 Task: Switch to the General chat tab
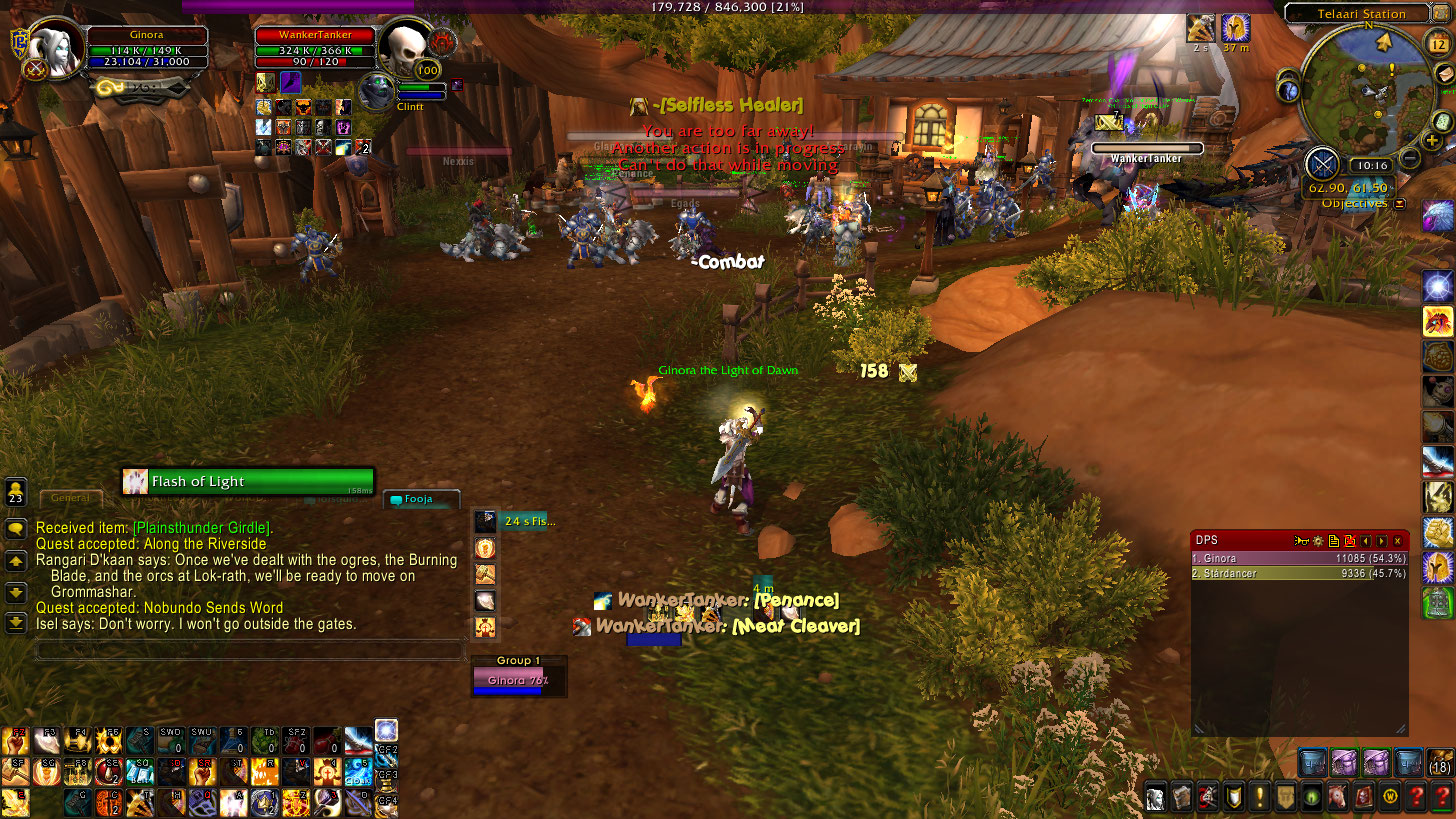point(71,497)
